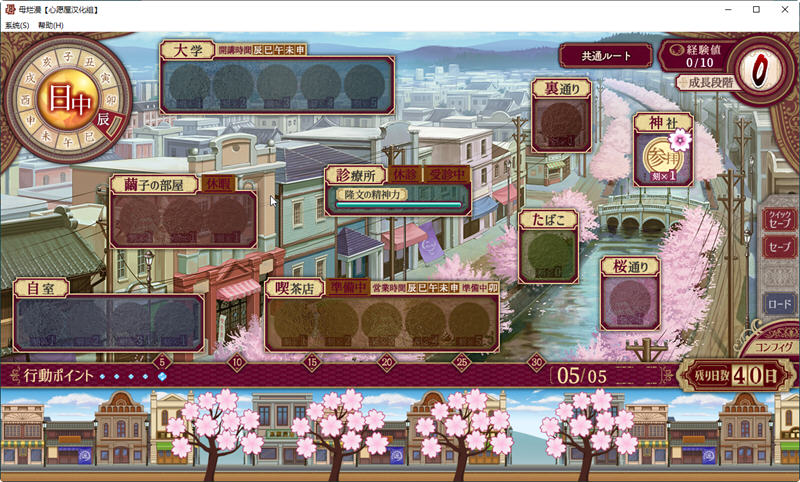Choose the たばこ tobacco shop location
Screen dimensions: 800x482
coord(547,253)
